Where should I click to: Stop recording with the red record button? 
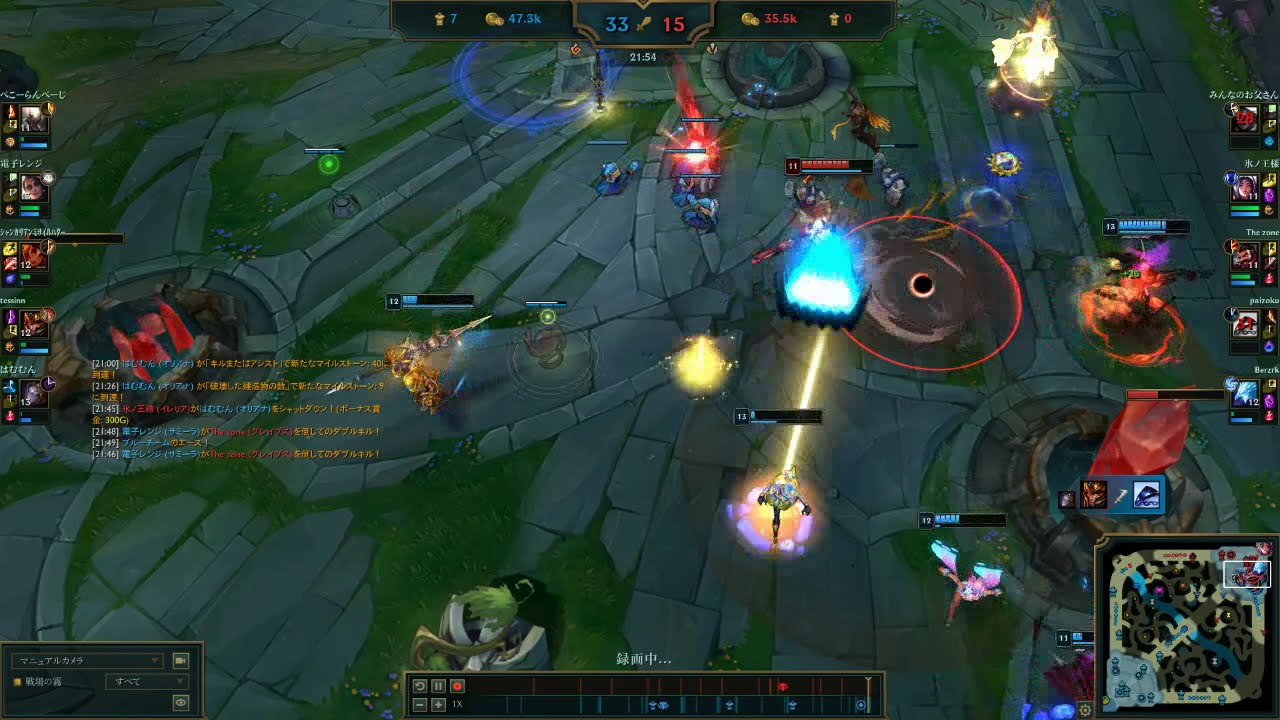[457, 686]
